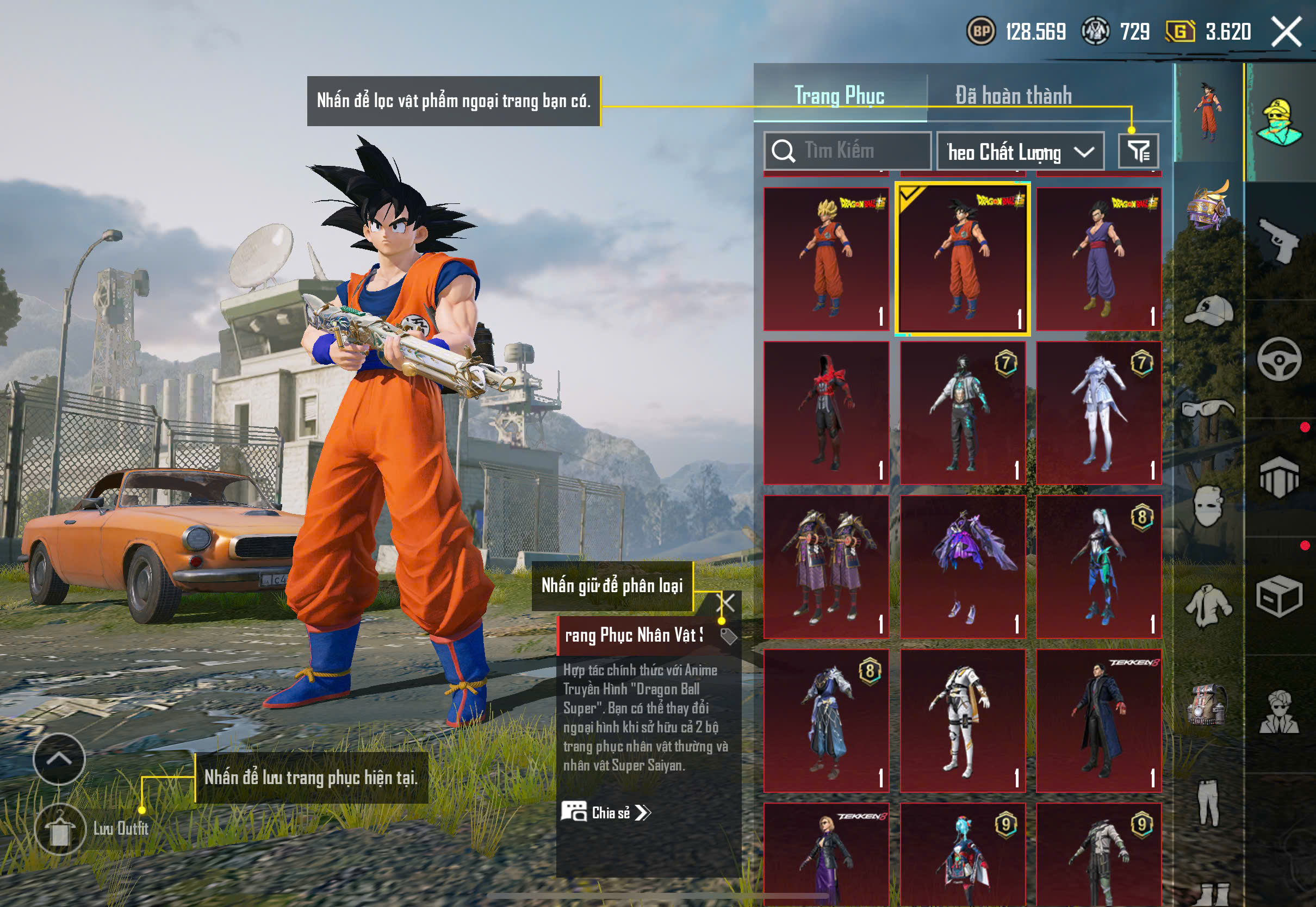Viewport: 1316px width, 907px height.
Task: Close the outfit description popup
Action: click(727, 602)
